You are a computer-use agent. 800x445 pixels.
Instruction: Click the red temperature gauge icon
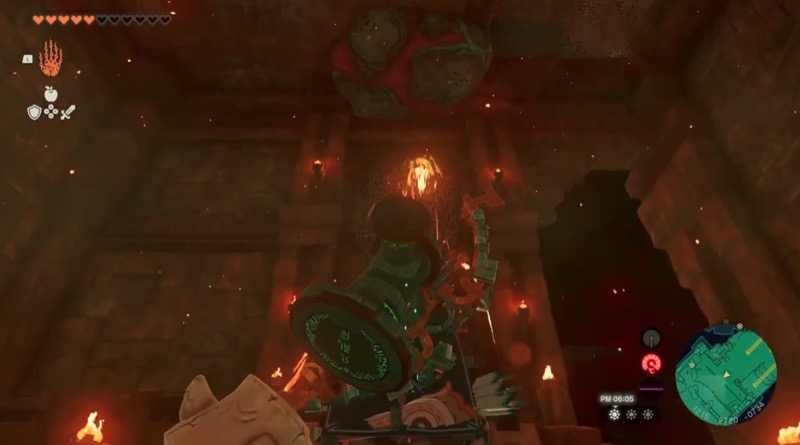click(651, 364)
